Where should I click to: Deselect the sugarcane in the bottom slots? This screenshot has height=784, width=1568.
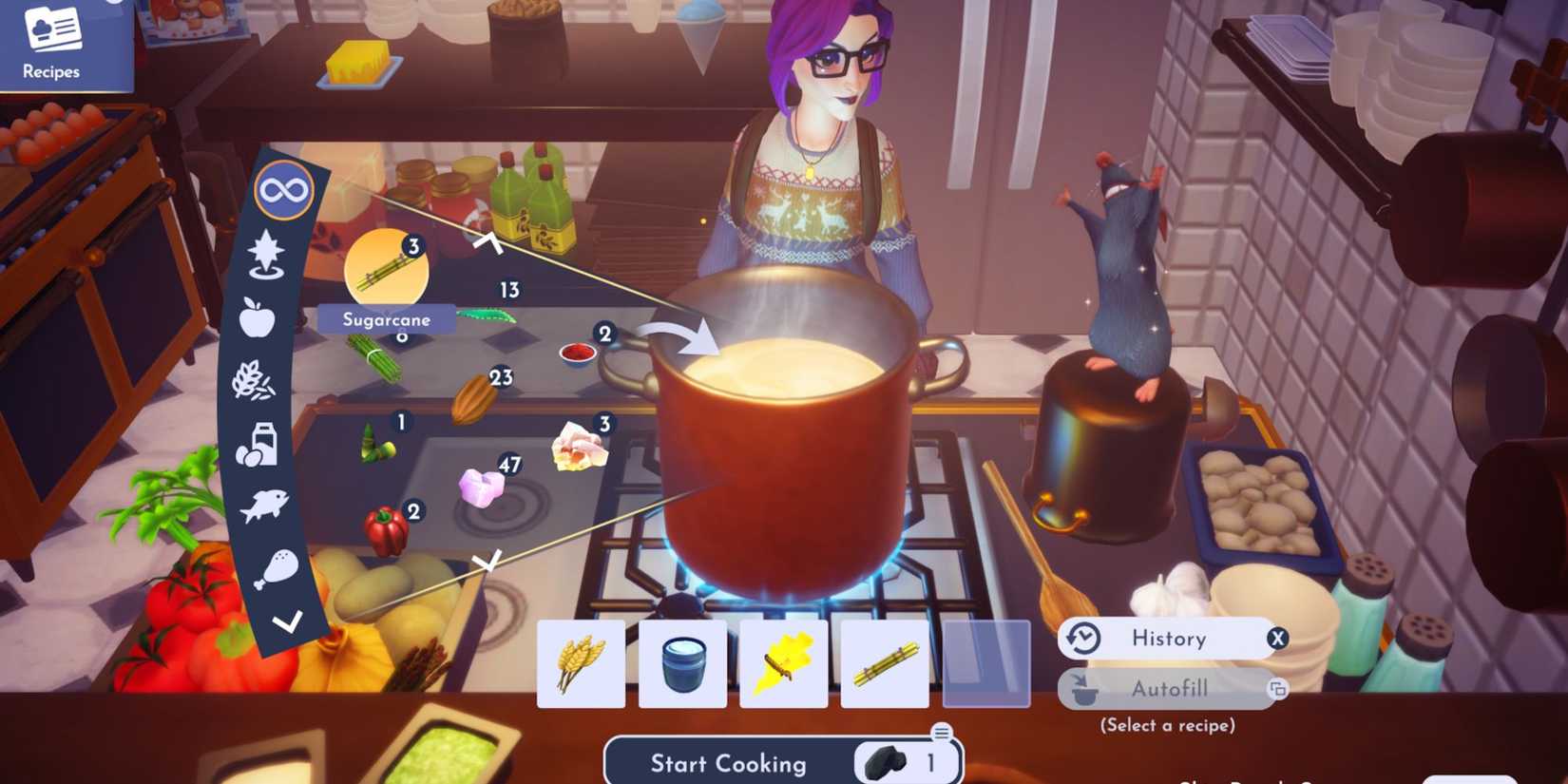coord(885,665)
